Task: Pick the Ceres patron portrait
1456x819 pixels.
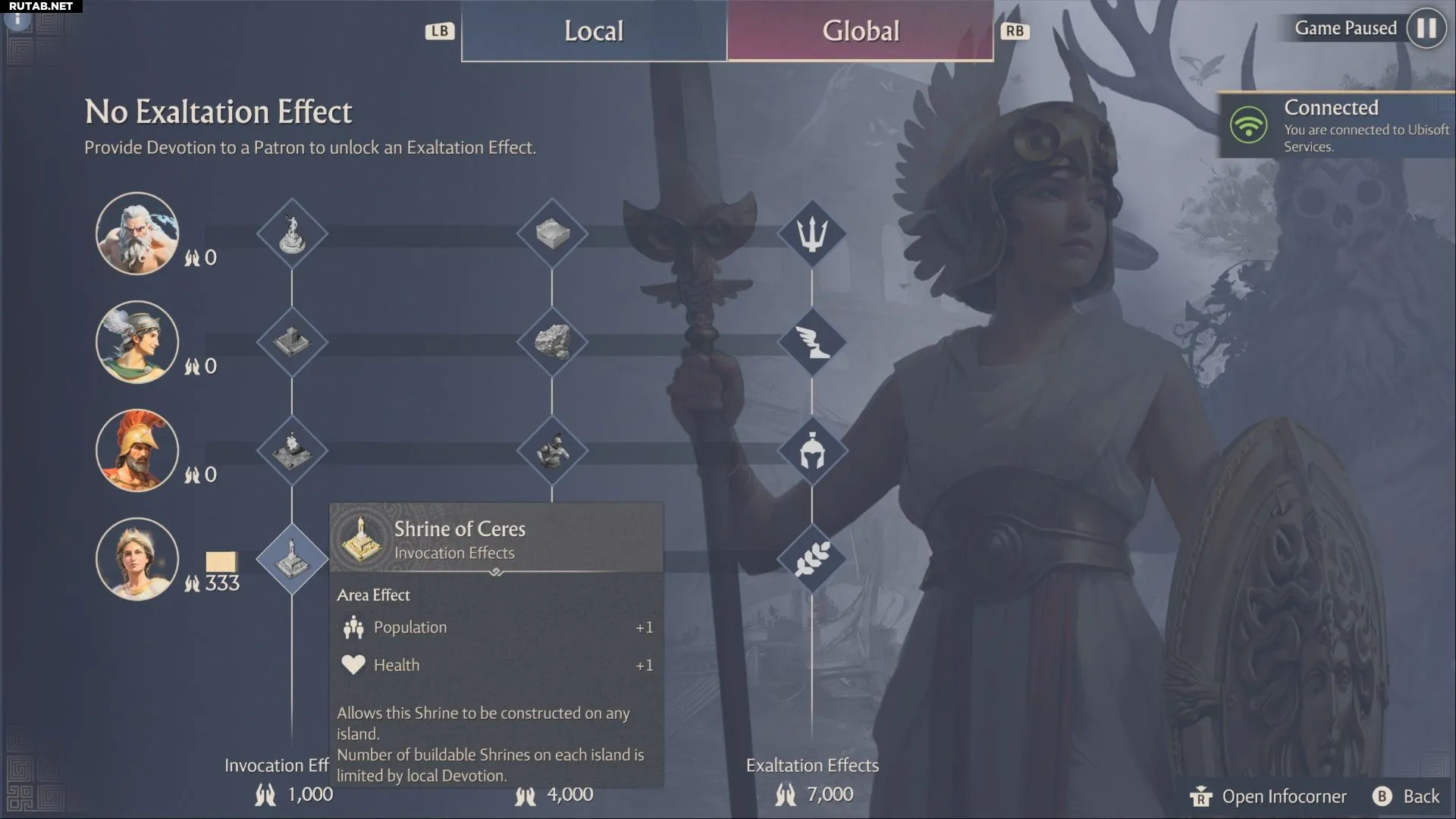Action: tap(137, 559)
